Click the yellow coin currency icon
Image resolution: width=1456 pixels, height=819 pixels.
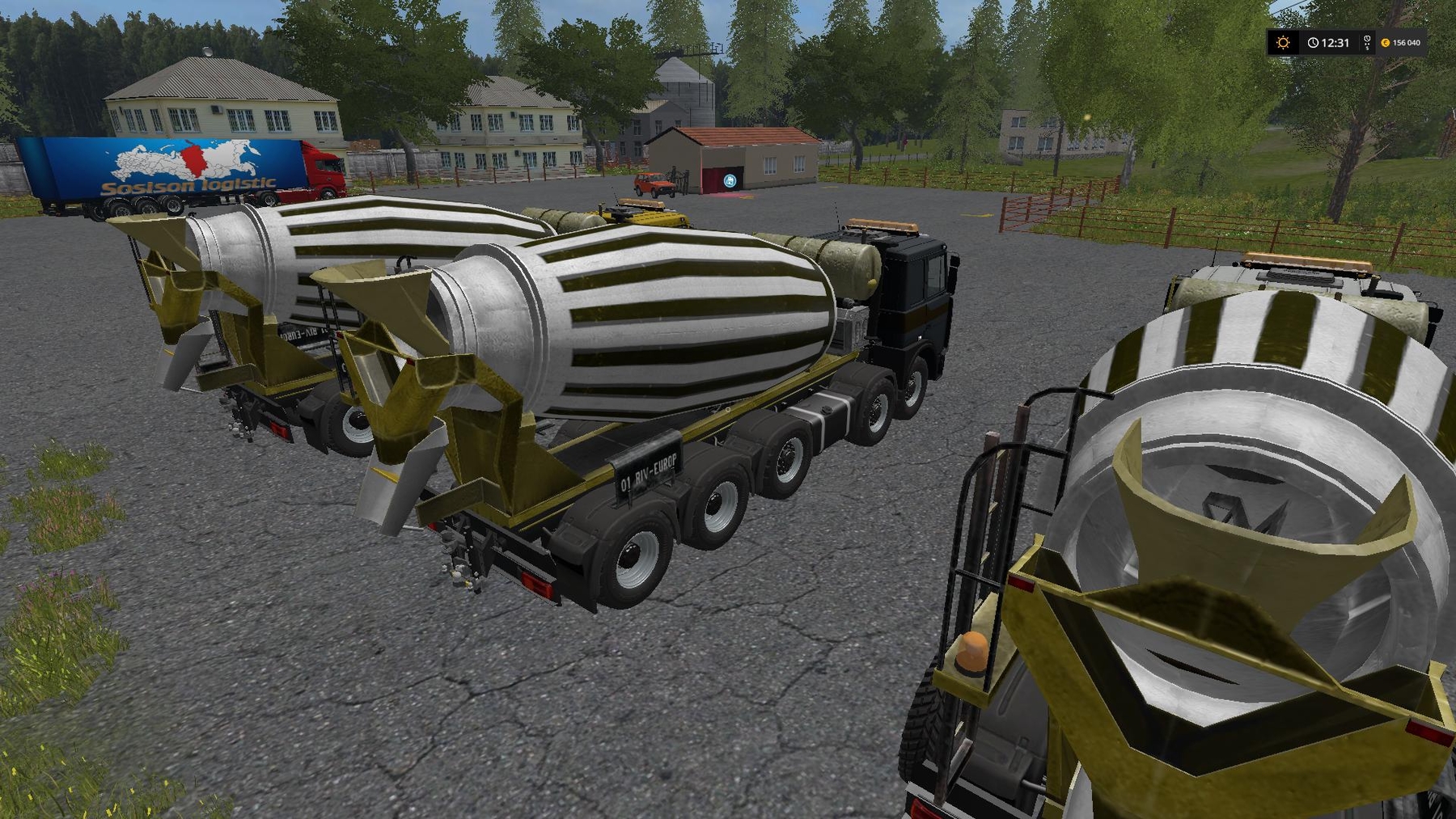point(1386,43)
